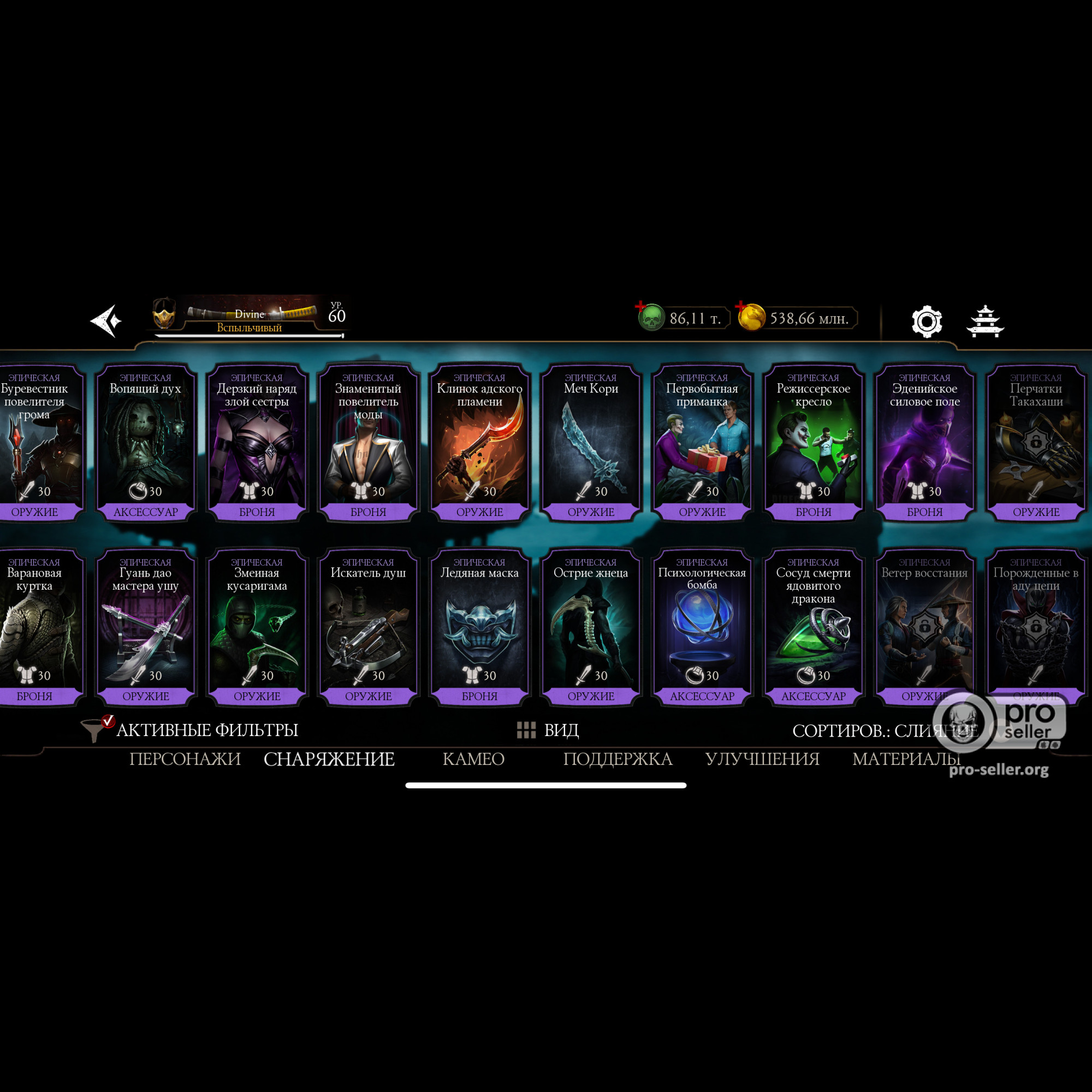Select the Вопящий дух accessory card
This screenshot has width=1092, height=1092.
[145, 441]
